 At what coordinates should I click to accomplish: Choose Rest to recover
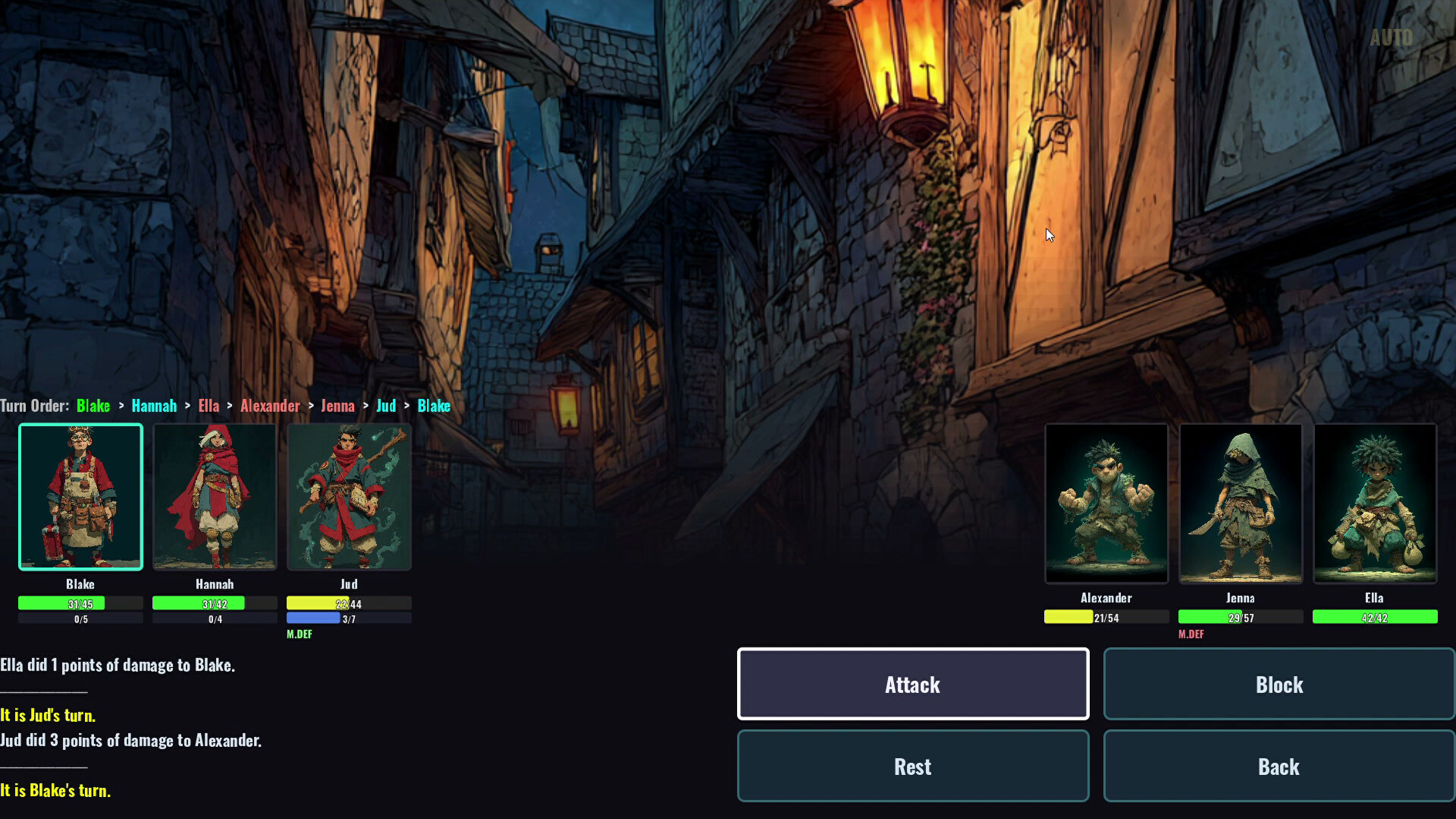pyautogui.click(x=912, y=766)
